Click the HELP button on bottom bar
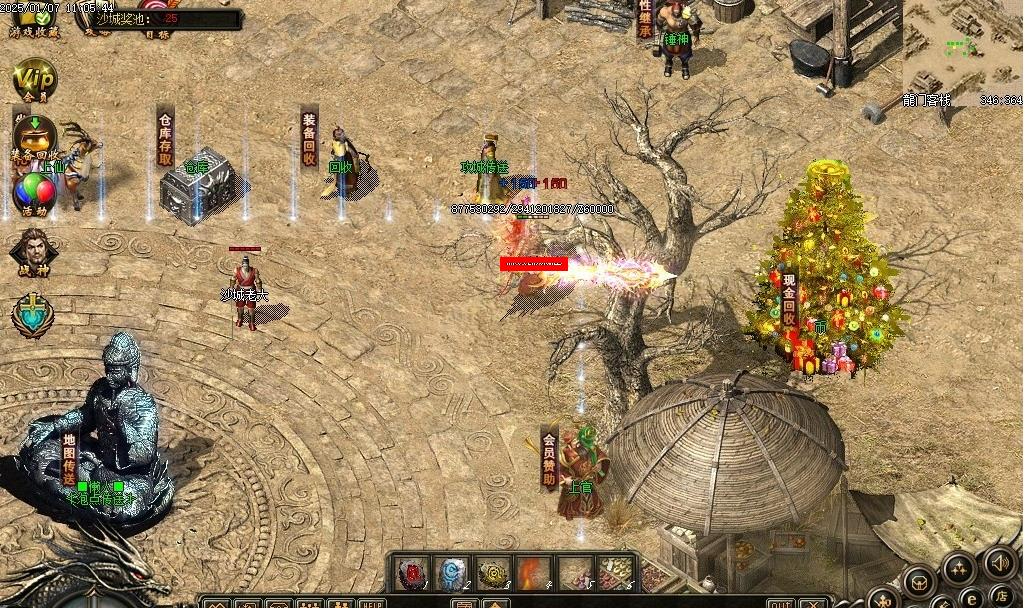 [372, 603]
